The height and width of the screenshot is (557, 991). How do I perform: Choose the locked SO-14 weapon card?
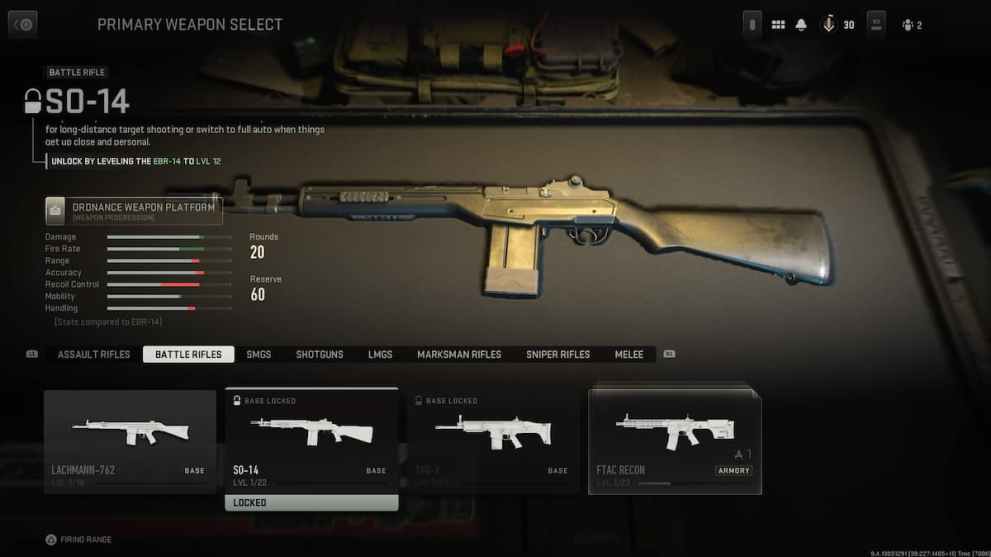(312, 438)
